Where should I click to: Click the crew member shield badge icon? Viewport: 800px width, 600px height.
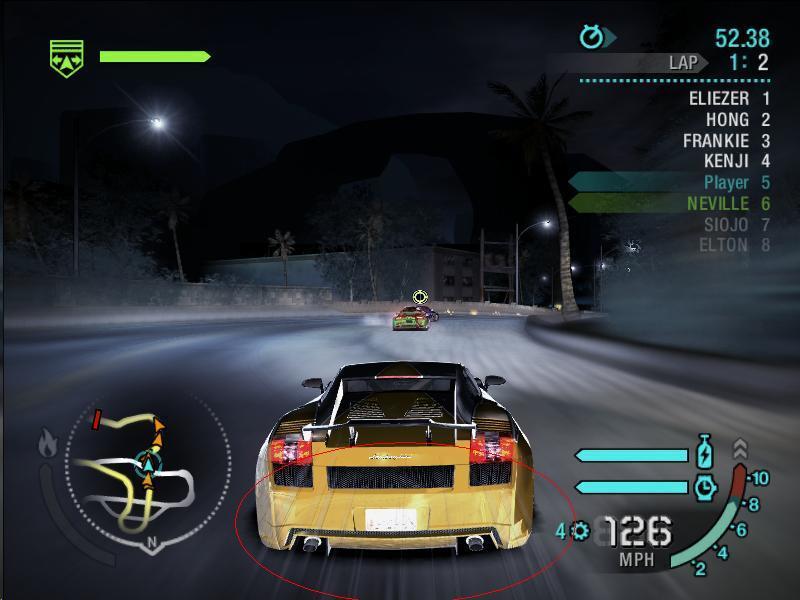67,56
